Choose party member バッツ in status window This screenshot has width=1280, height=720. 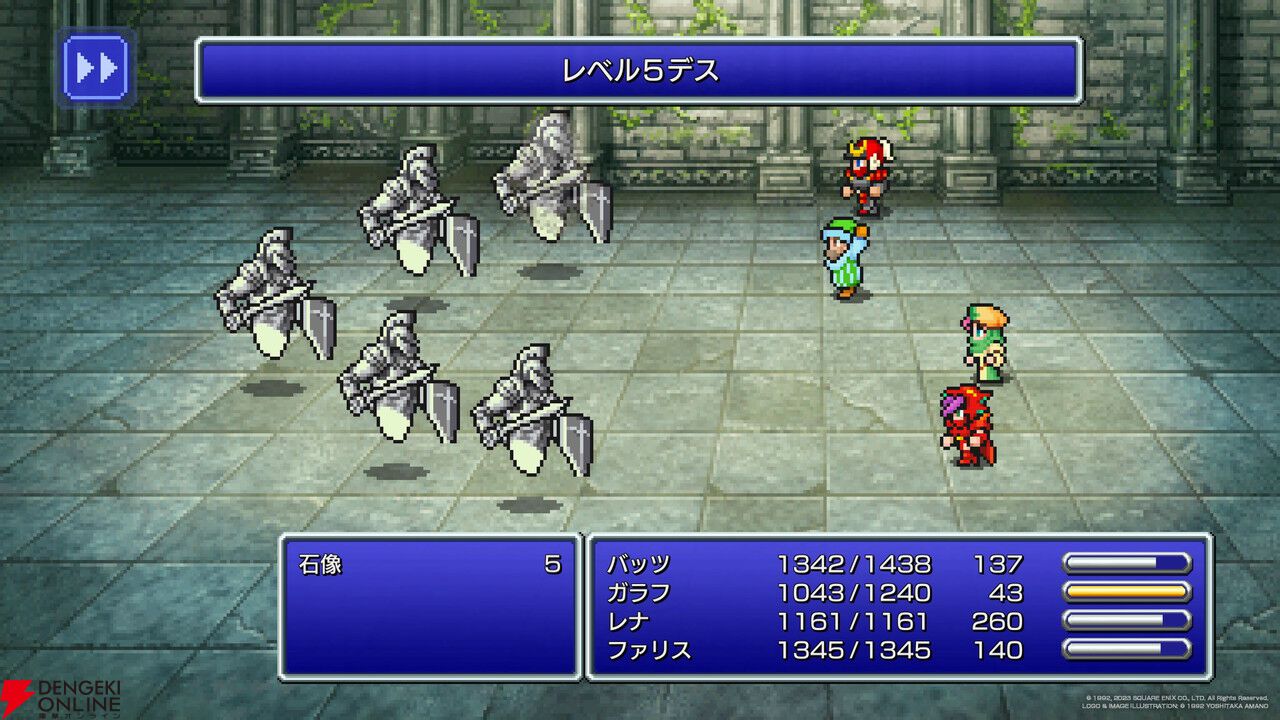[638, 564]
